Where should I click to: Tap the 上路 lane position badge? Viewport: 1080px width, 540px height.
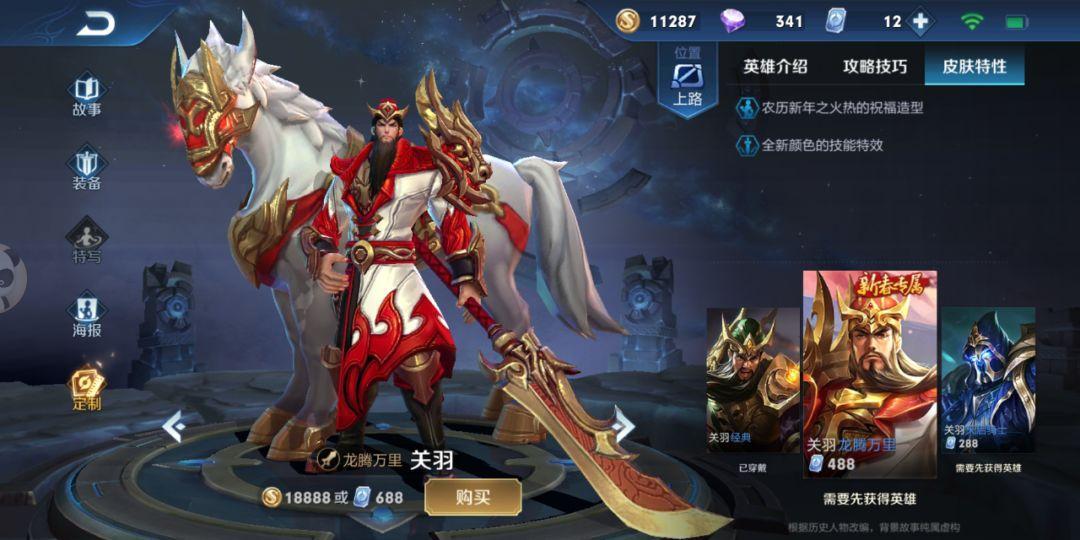(687, 82)
